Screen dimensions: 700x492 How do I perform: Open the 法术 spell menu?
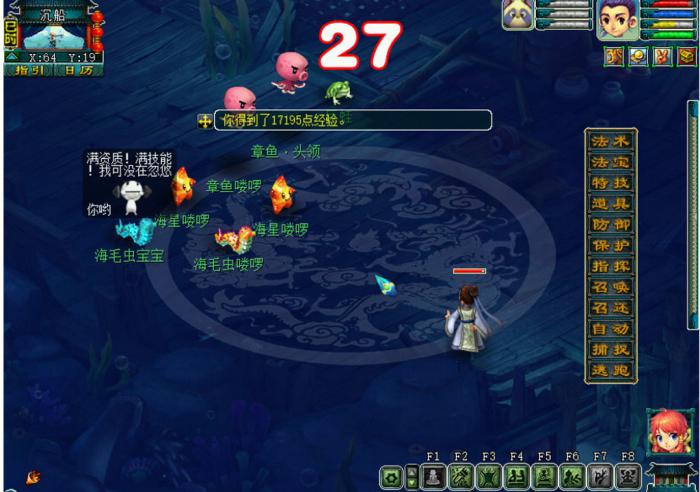pyautogui.click(x=609, y=141)
